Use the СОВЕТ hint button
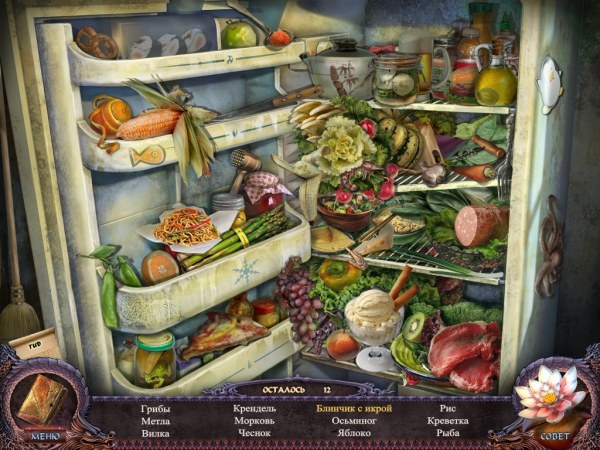This screenshot has height=450, width=600. 554,436
